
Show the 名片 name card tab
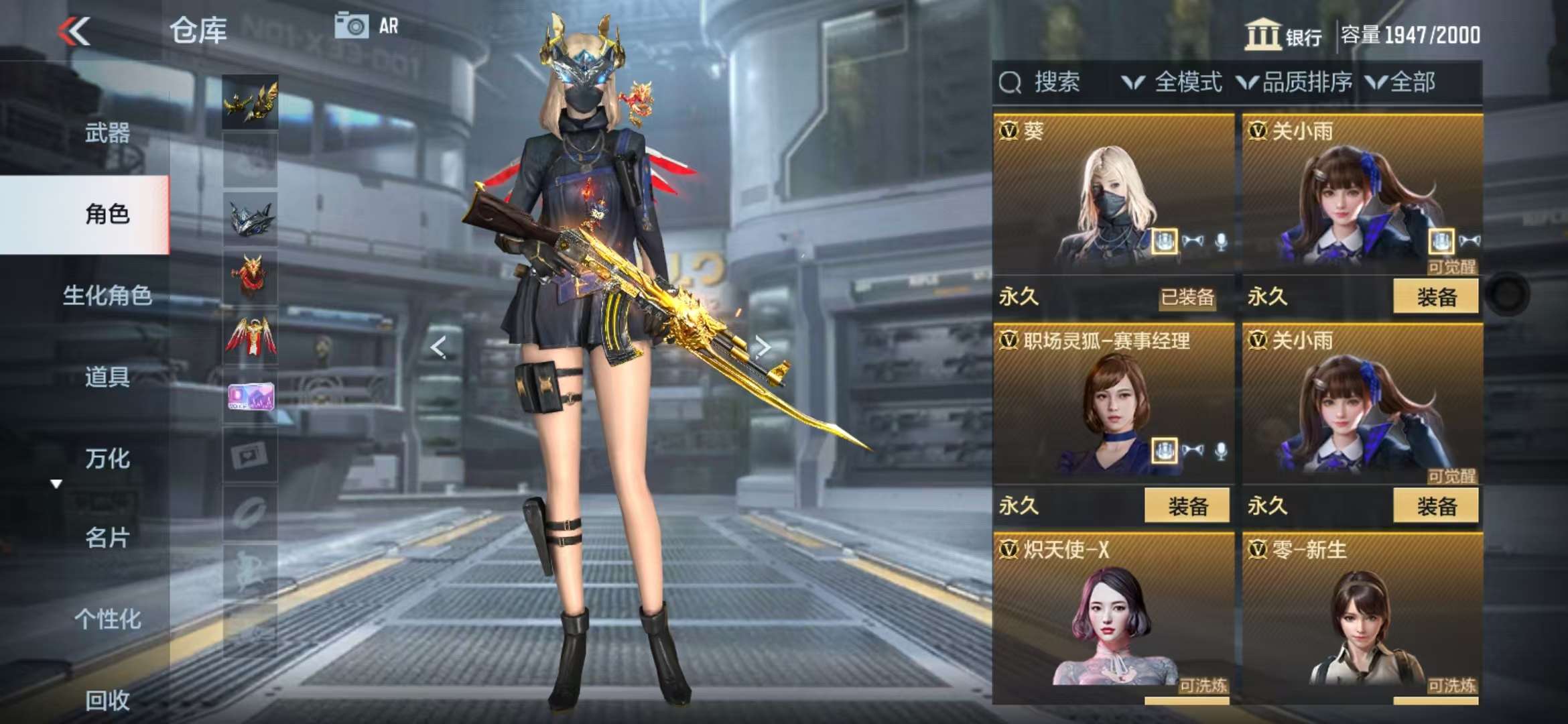point(107,538)
